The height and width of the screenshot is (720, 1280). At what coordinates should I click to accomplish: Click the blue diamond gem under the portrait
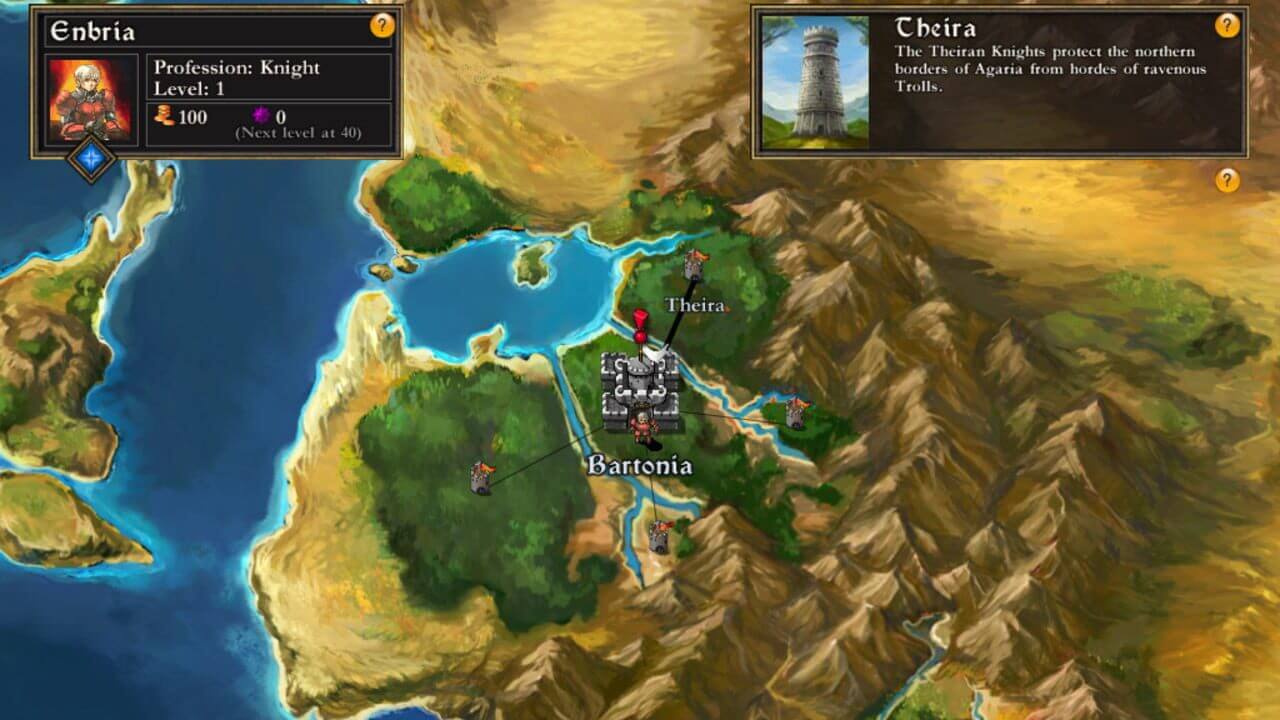coord(91,159)
